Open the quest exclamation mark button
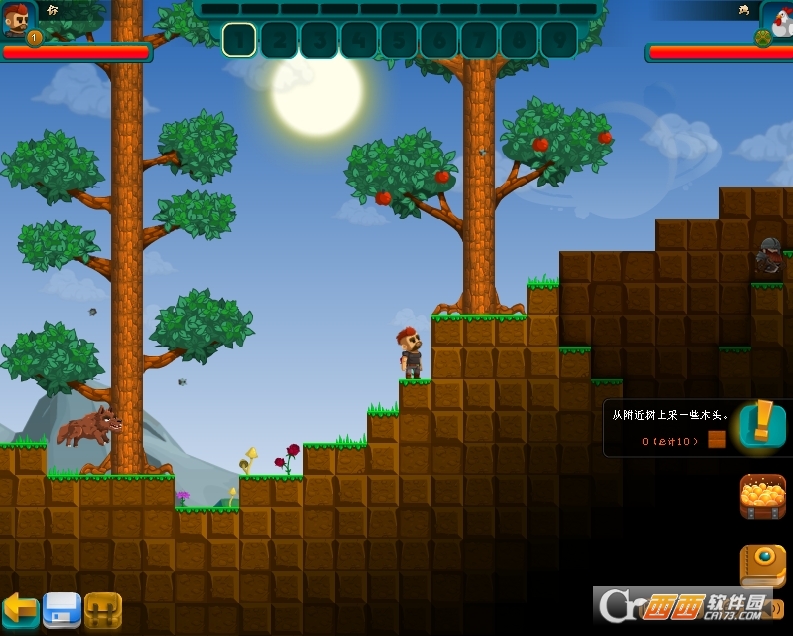This screenshot has width=793, height=636. [x=762, y=424]
